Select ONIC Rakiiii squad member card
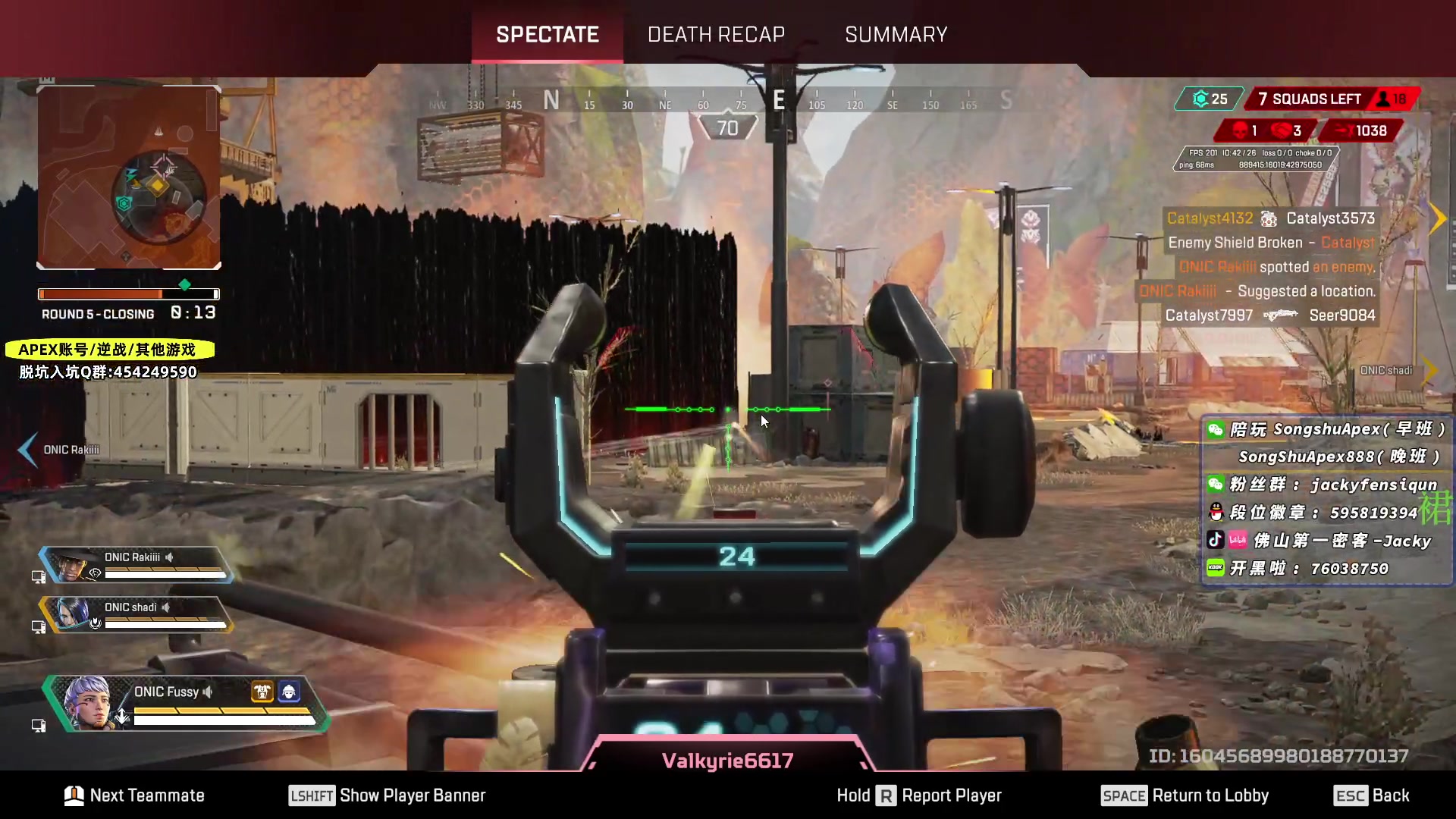 point(136,565)
